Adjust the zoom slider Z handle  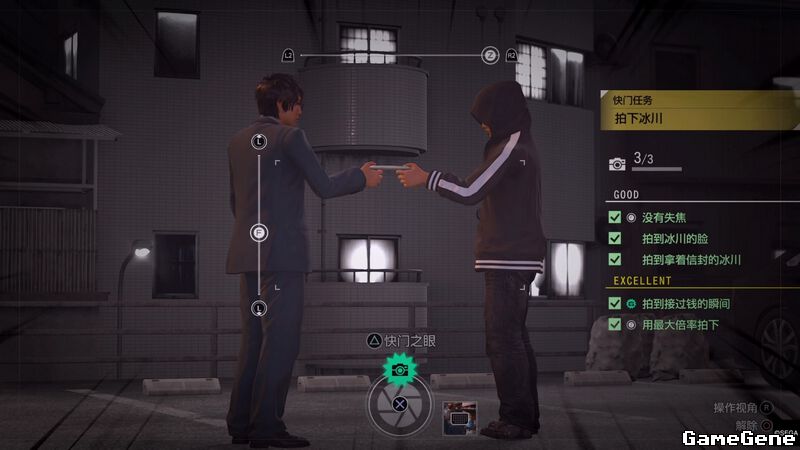(490, 55)
